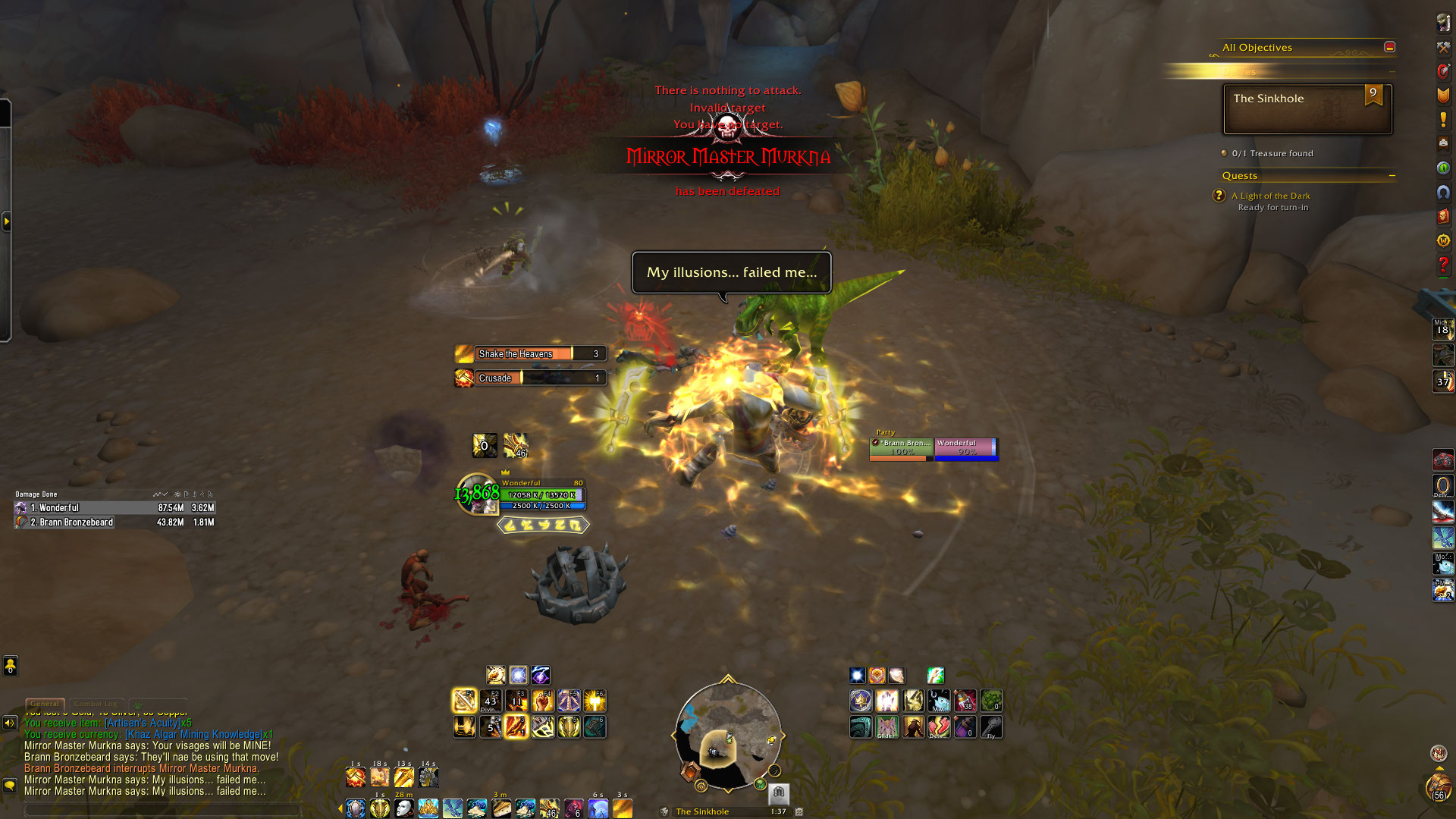Open the red question mark help menu

[x=1442, y=265]
